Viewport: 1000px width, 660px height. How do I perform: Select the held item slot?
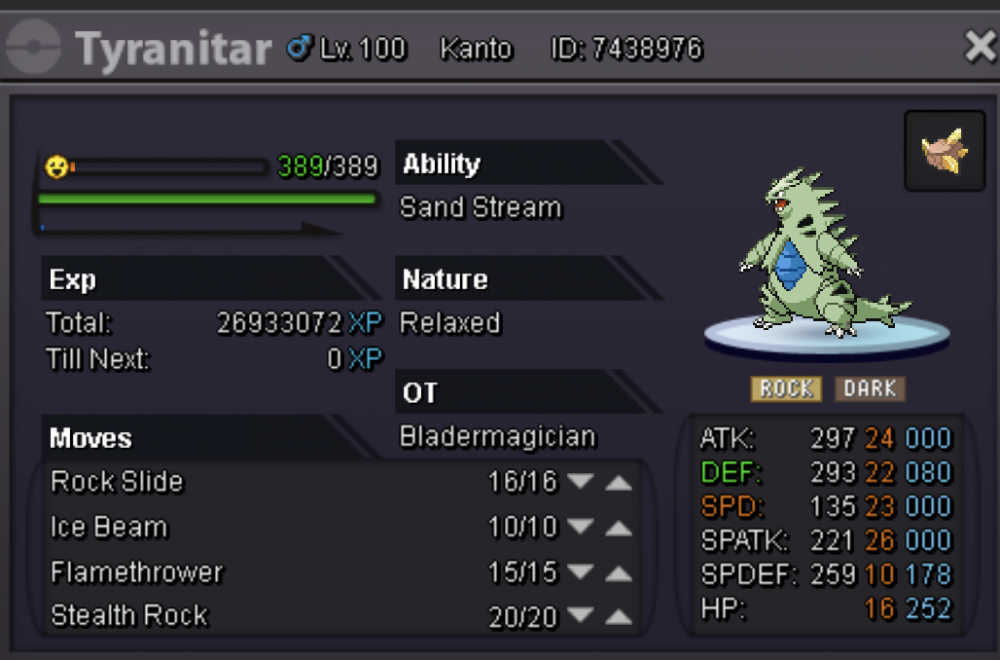[x=944, y=151]
